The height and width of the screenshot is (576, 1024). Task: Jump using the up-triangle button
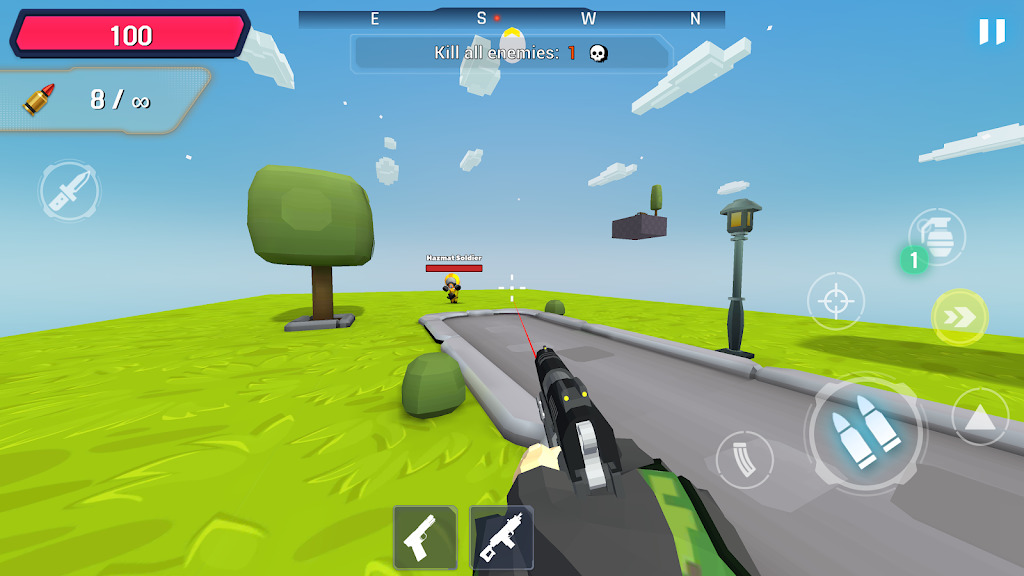pos(980,417)
